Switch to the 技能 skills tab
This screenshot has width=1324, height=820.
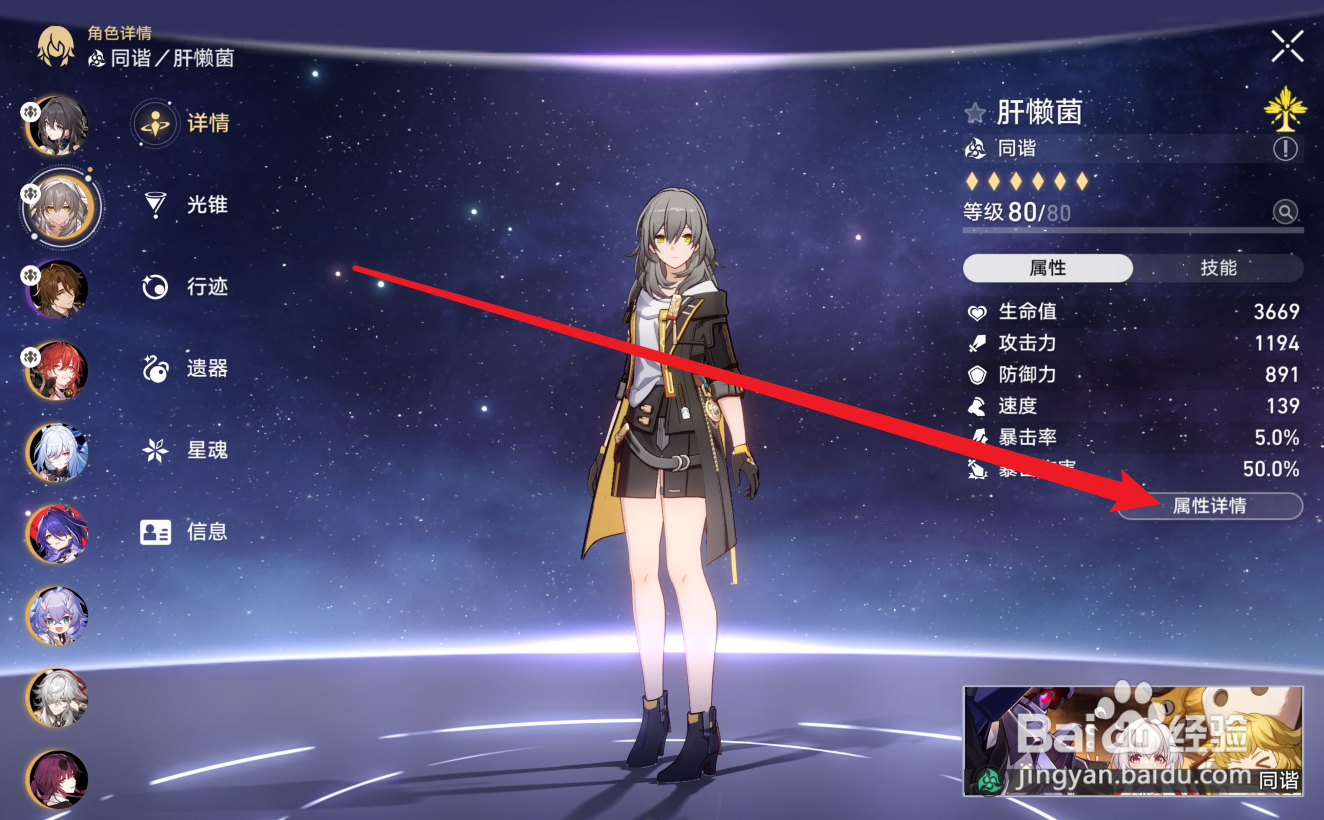pos(1221,267)
